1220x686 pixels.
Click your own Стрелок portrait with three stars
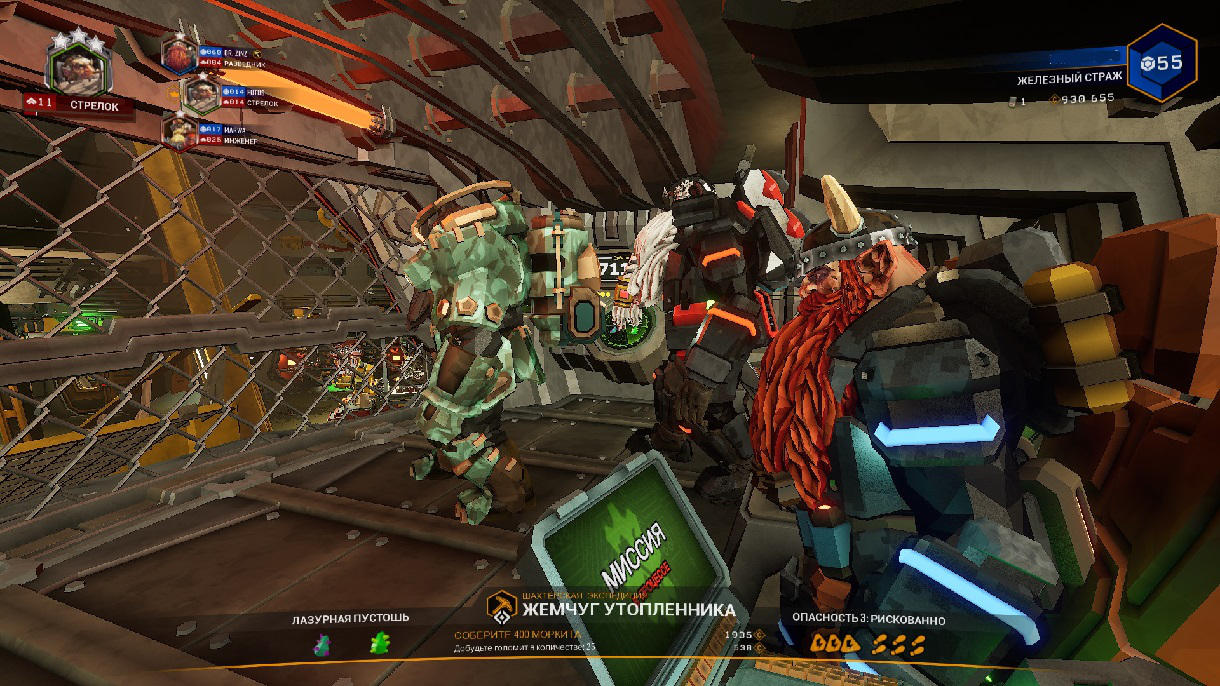pyautogui.click(x=74, y=68)
